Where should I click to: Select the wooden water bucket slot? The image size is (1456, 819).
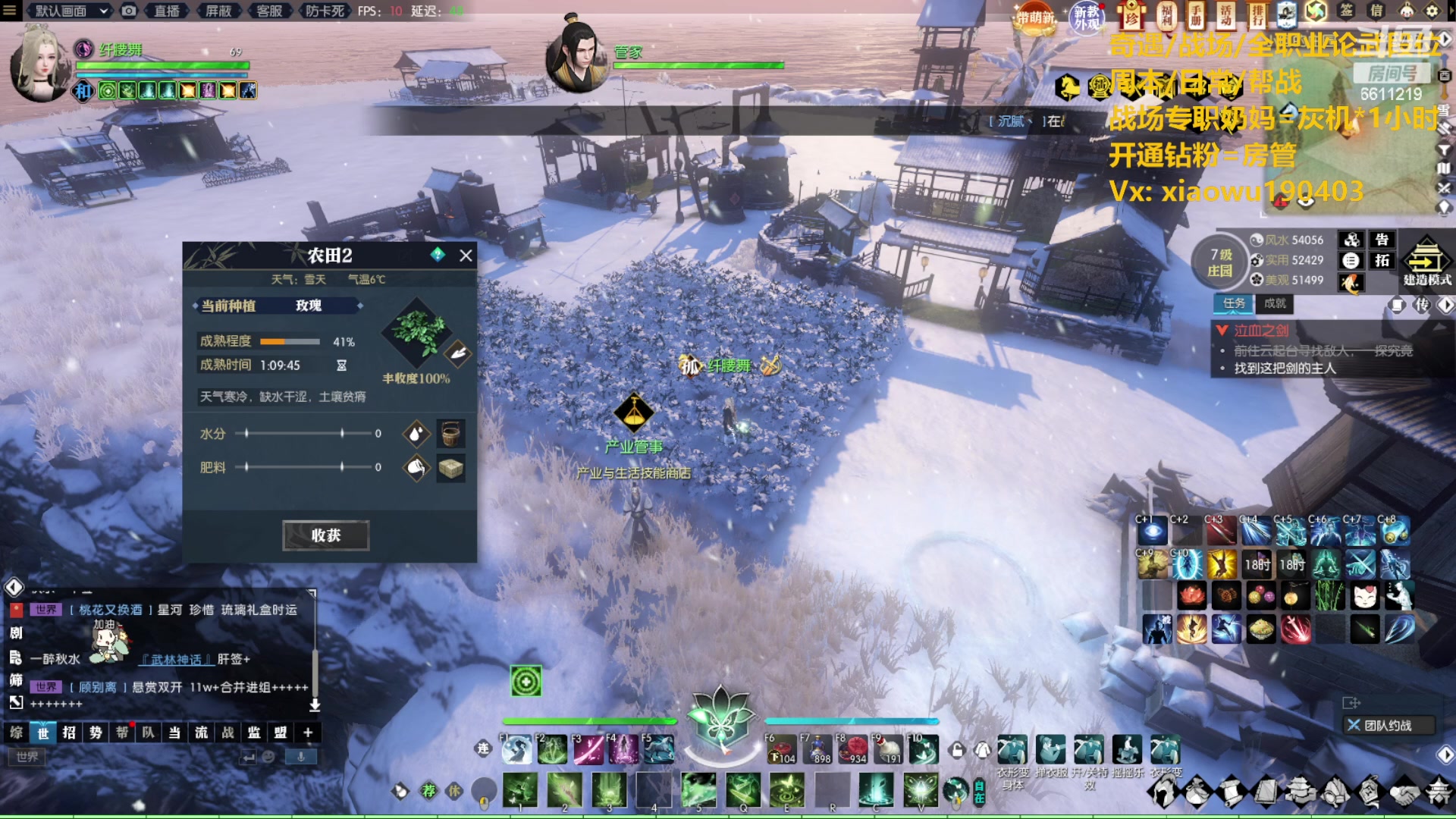click(450, 434)
